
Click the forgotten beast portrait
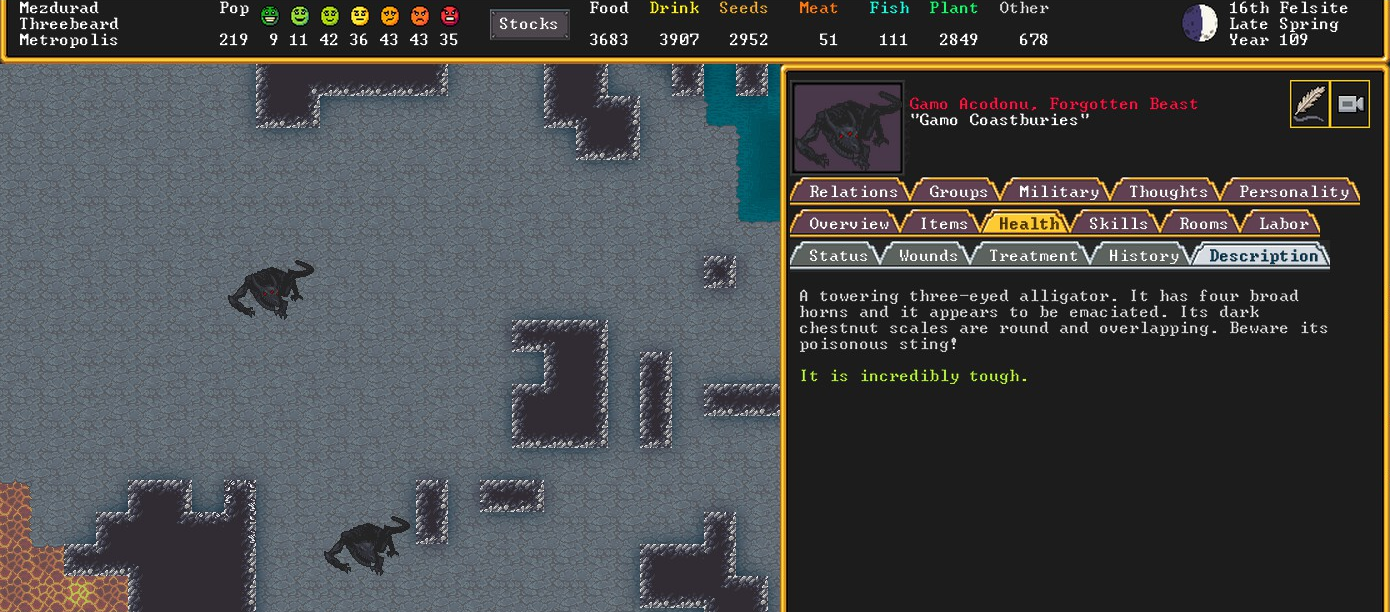848,128
